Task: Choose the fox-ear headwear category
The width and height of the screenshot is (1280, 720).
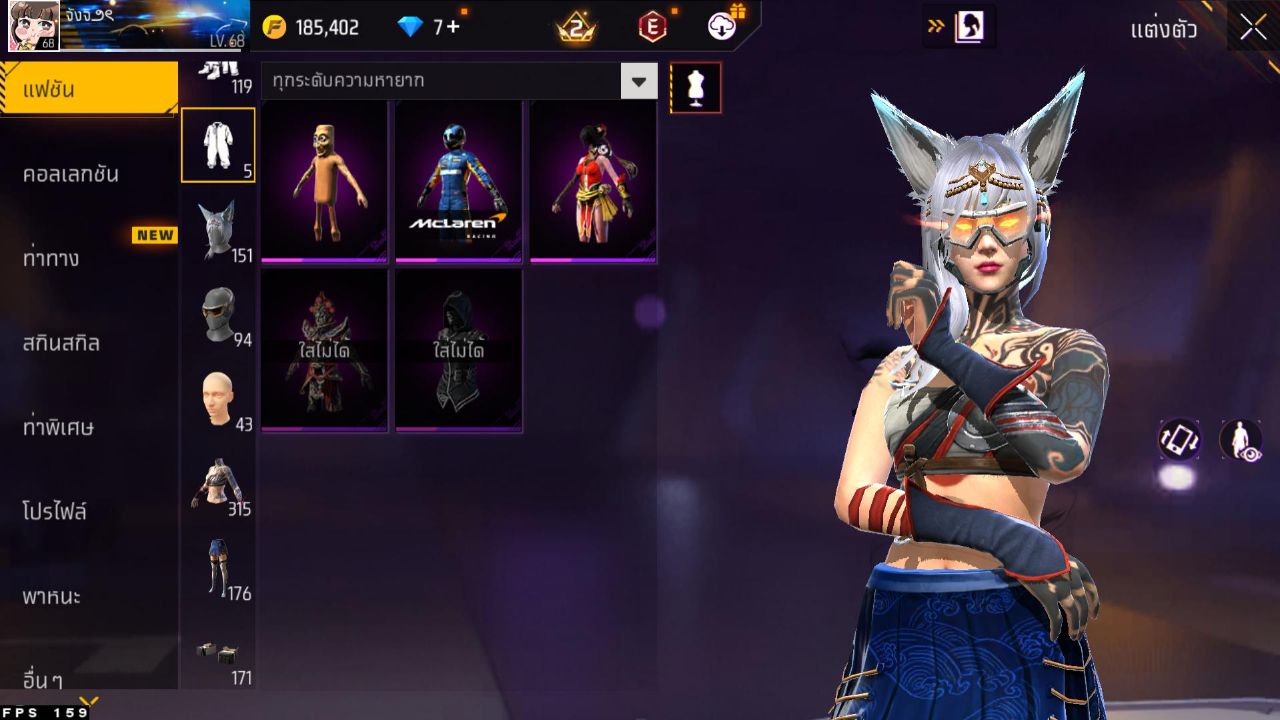Action: 218,230
